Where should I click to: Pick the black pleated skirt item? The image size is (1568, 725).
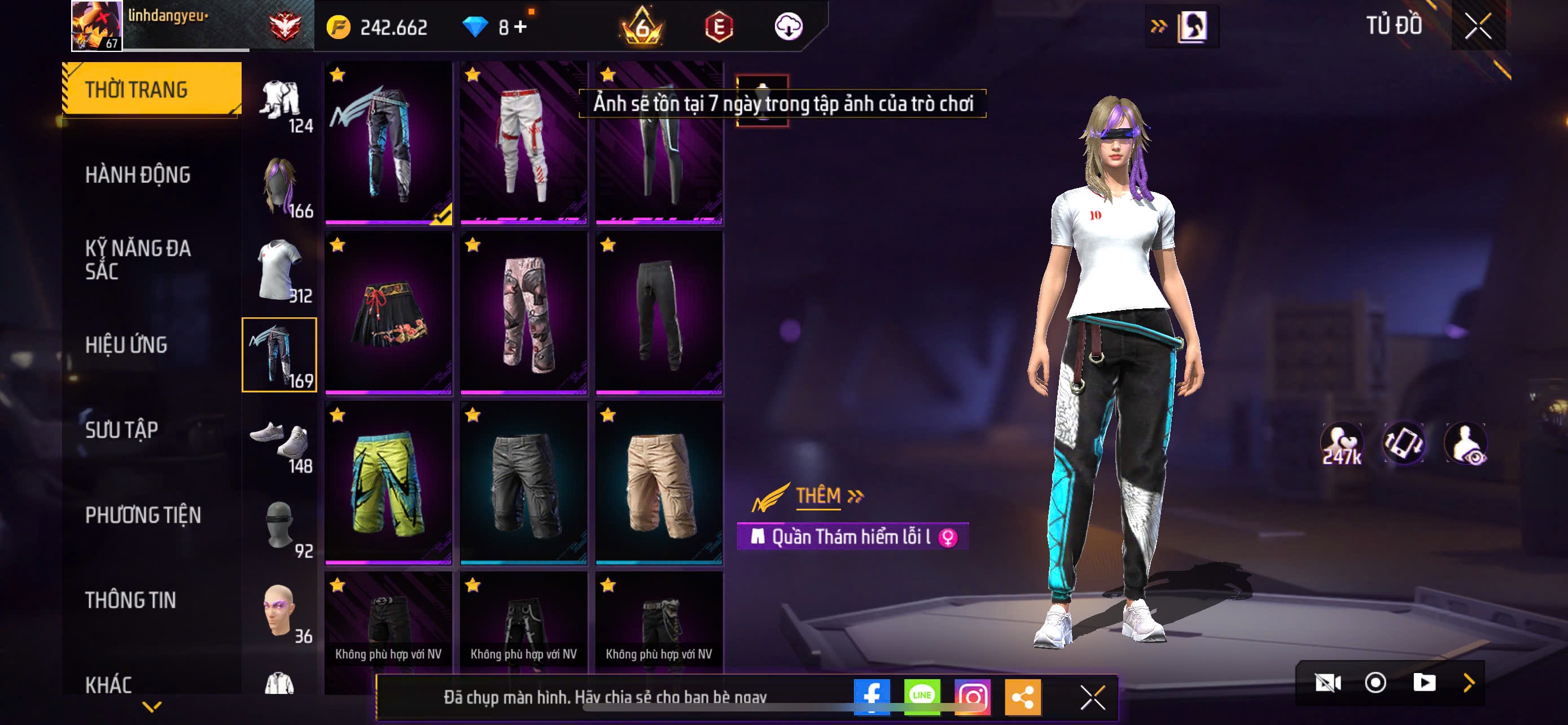coord(388,313)
